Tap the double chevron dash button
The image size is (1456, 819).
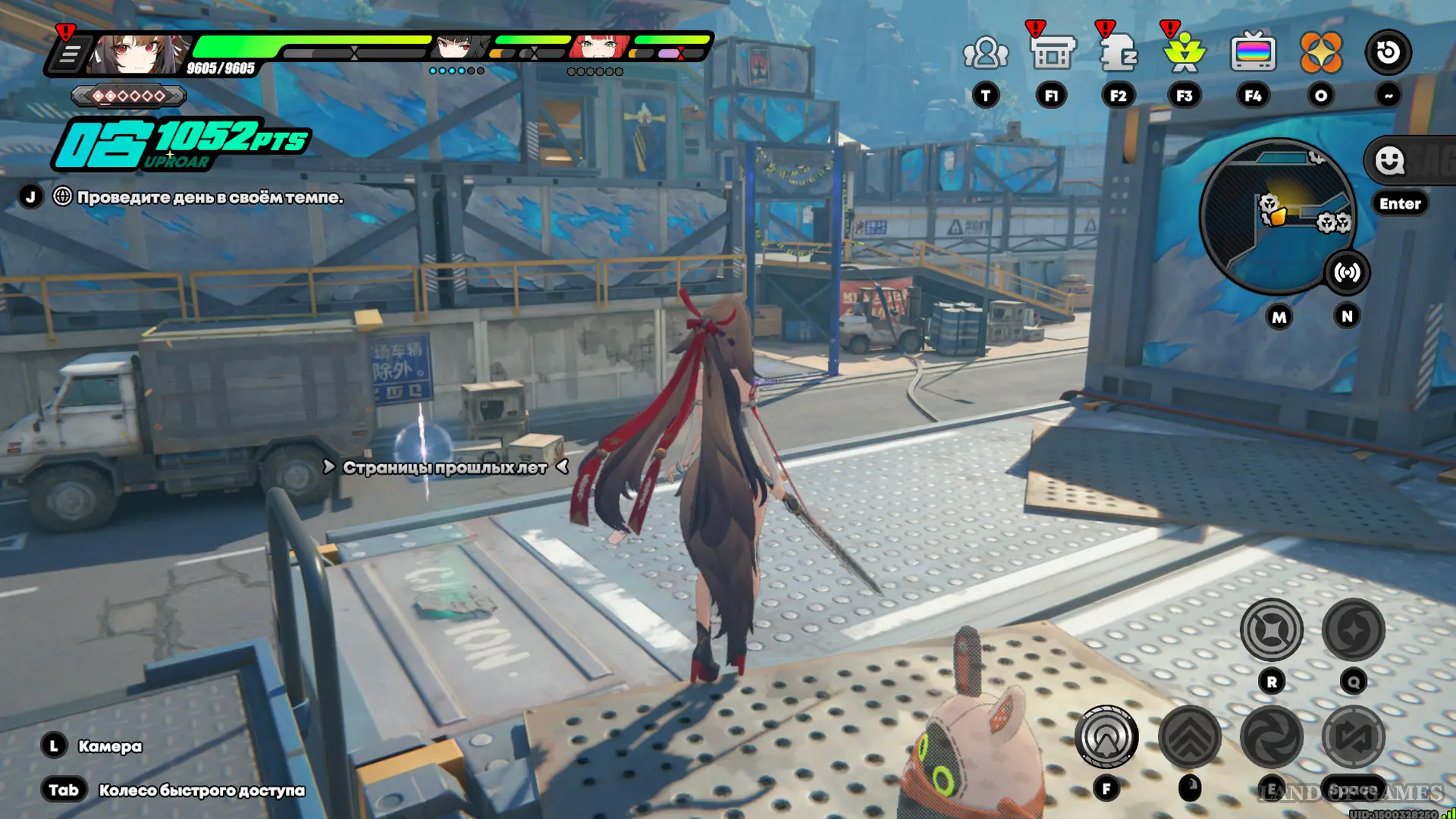tap(1189, 736)
